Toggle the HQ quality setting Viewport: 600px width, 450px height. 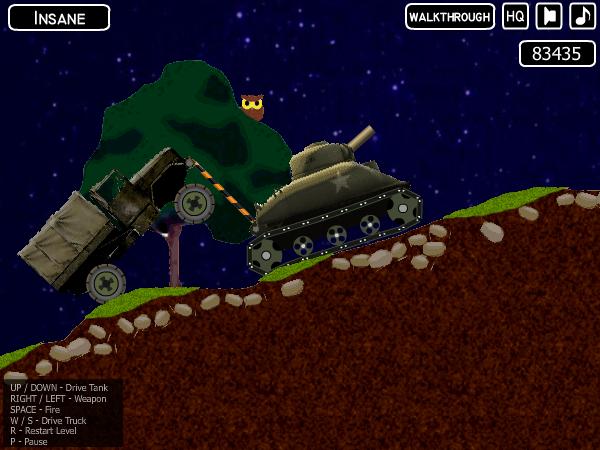tap(515, 17)
